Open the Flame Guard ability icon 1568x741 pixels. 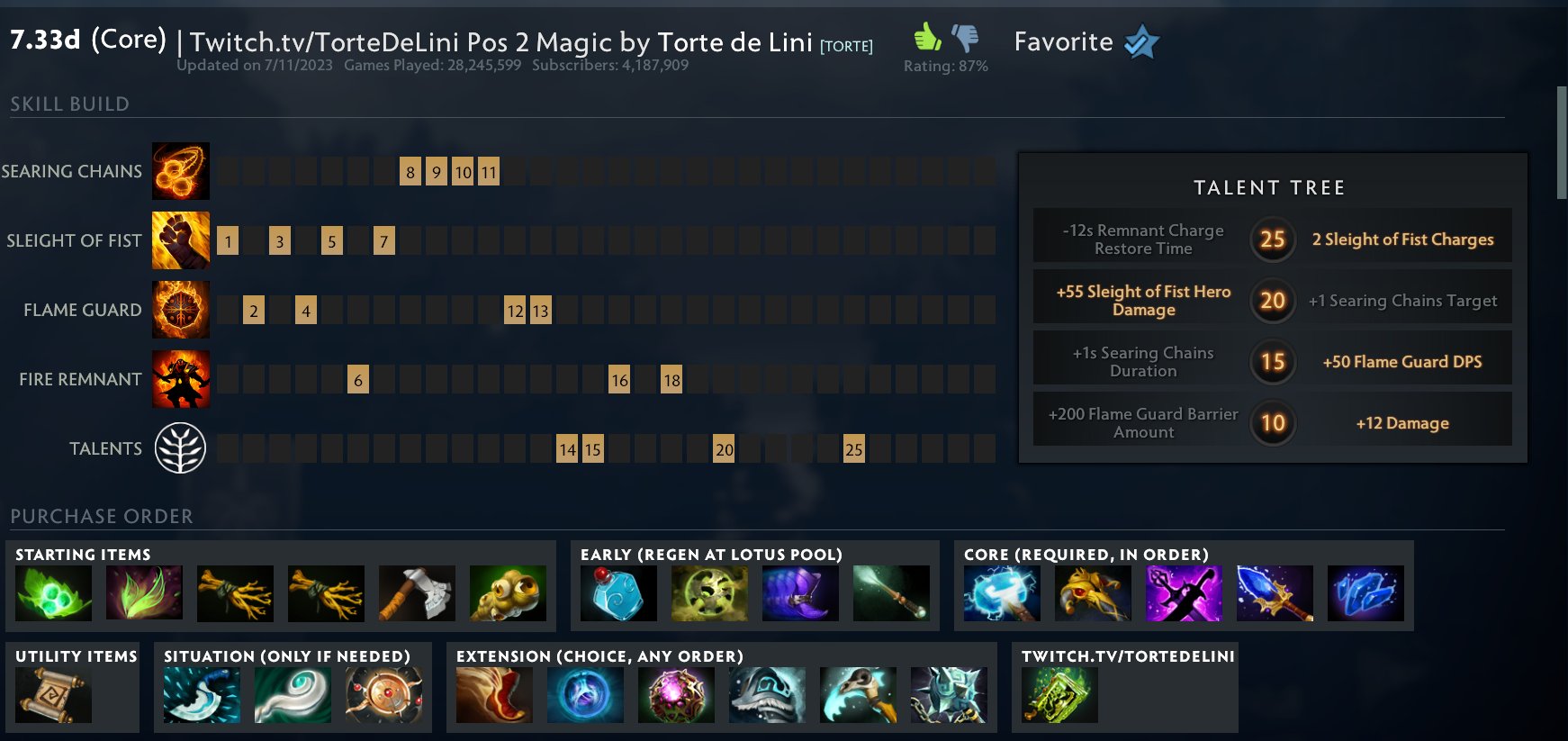(180, 309)
